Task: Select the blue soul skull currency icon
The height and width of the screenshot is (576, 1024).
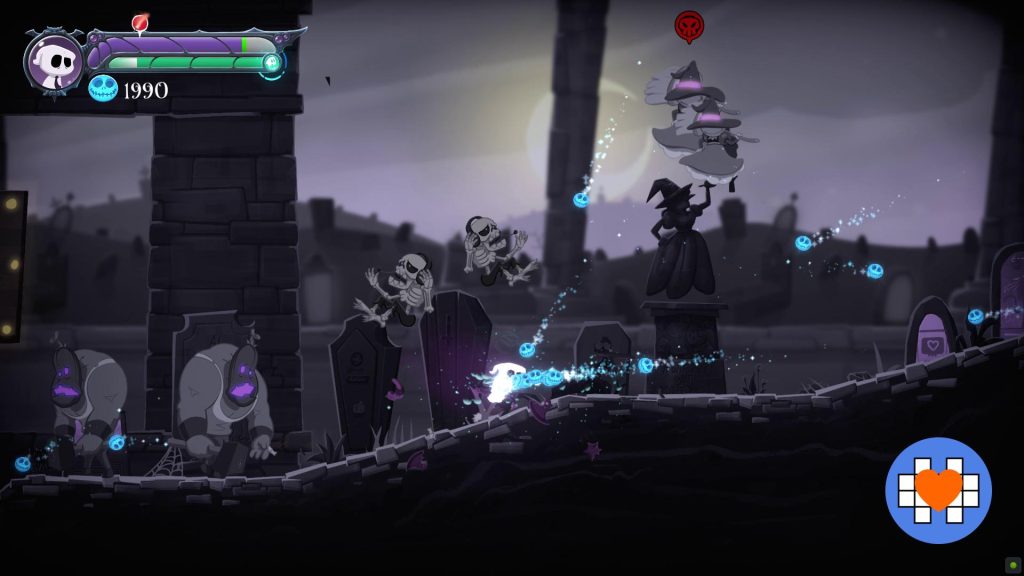Action: (102, 89)
